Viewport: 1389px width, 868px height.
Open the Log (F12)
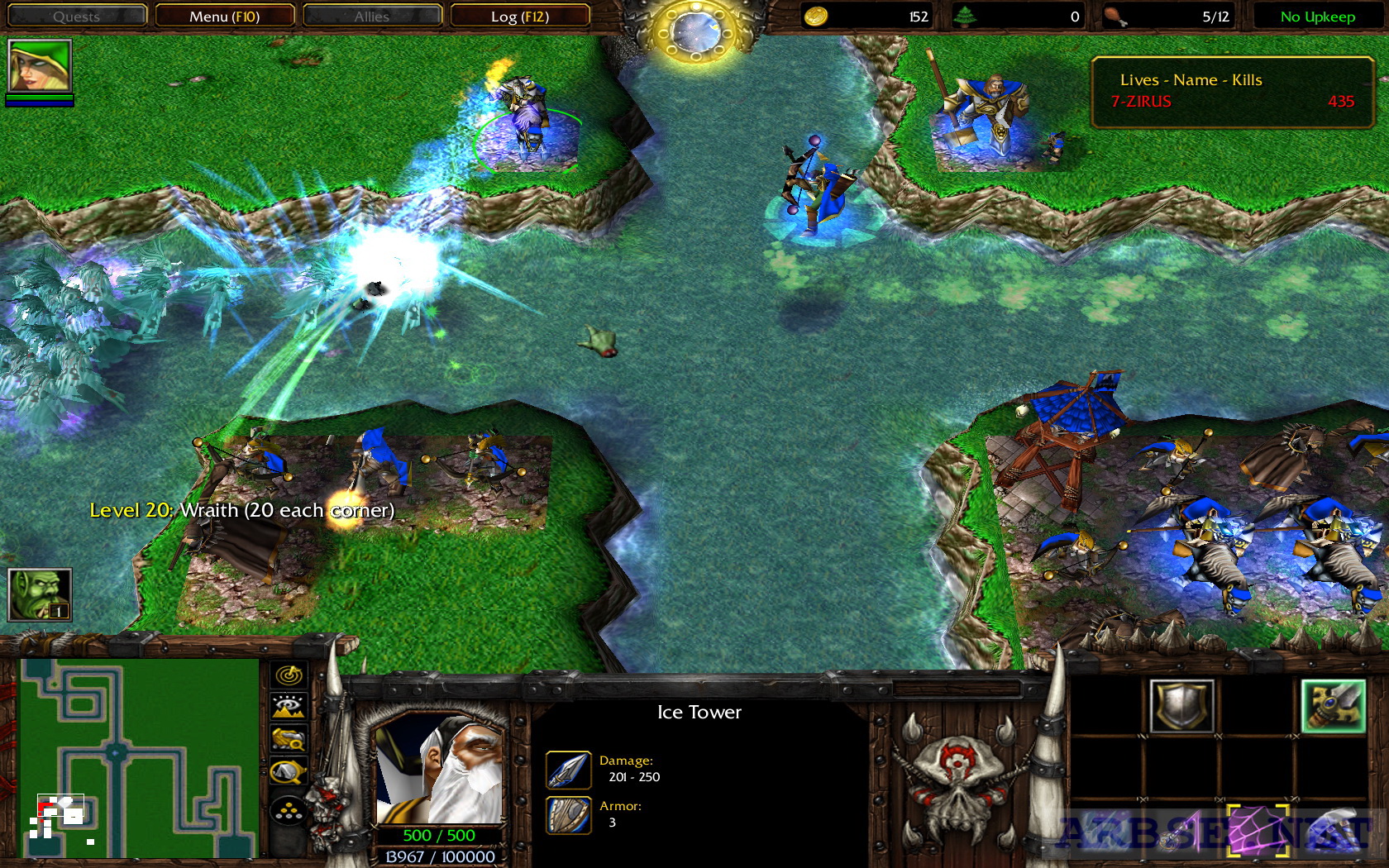pyautogui.click(x=521, y=16)
